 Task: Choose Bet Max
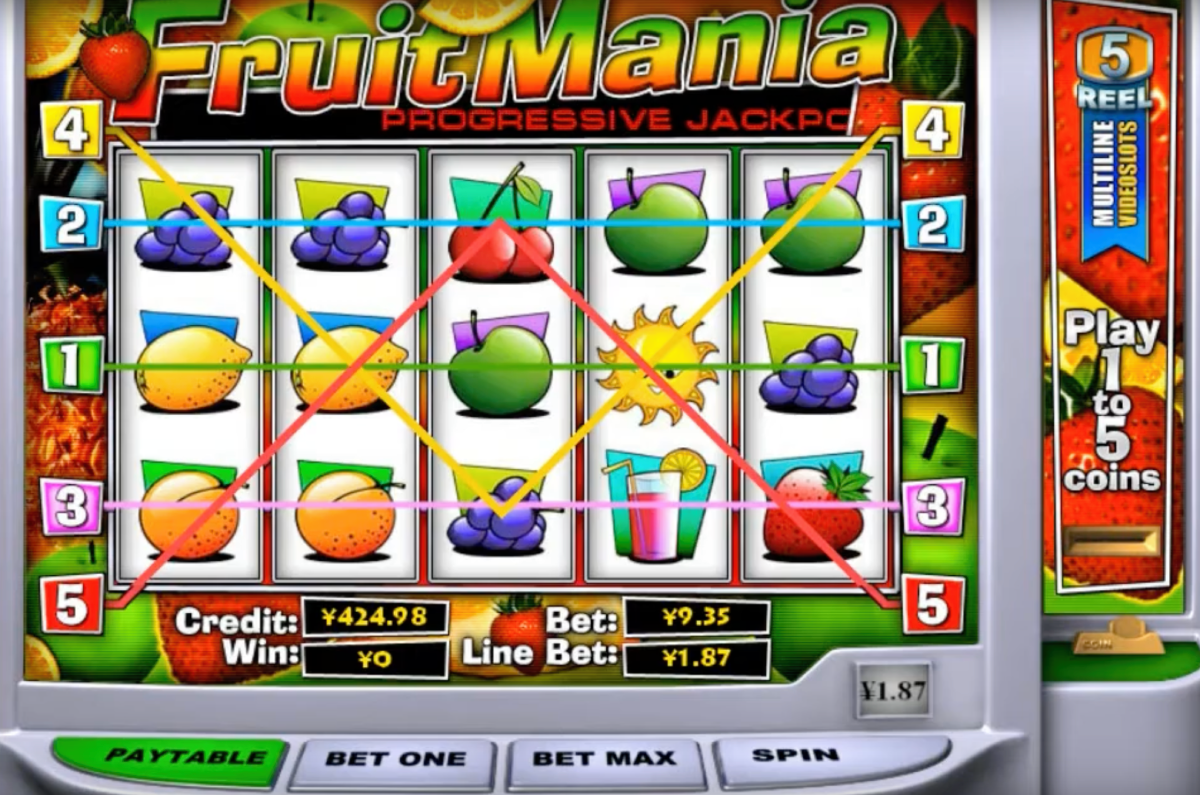coord(604,759)
